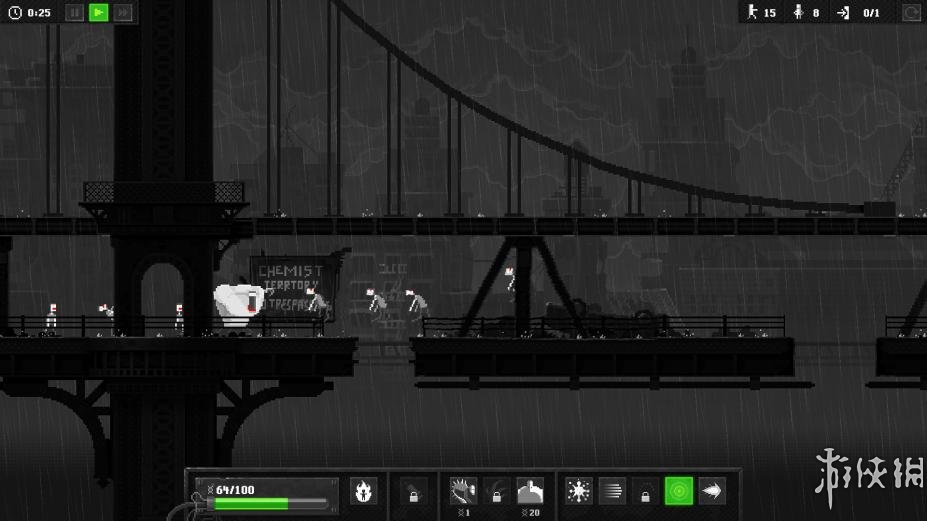The height and width of the screenshot is (521, 927).
Task: Click the green play speed button
Action: pos(98,13)
